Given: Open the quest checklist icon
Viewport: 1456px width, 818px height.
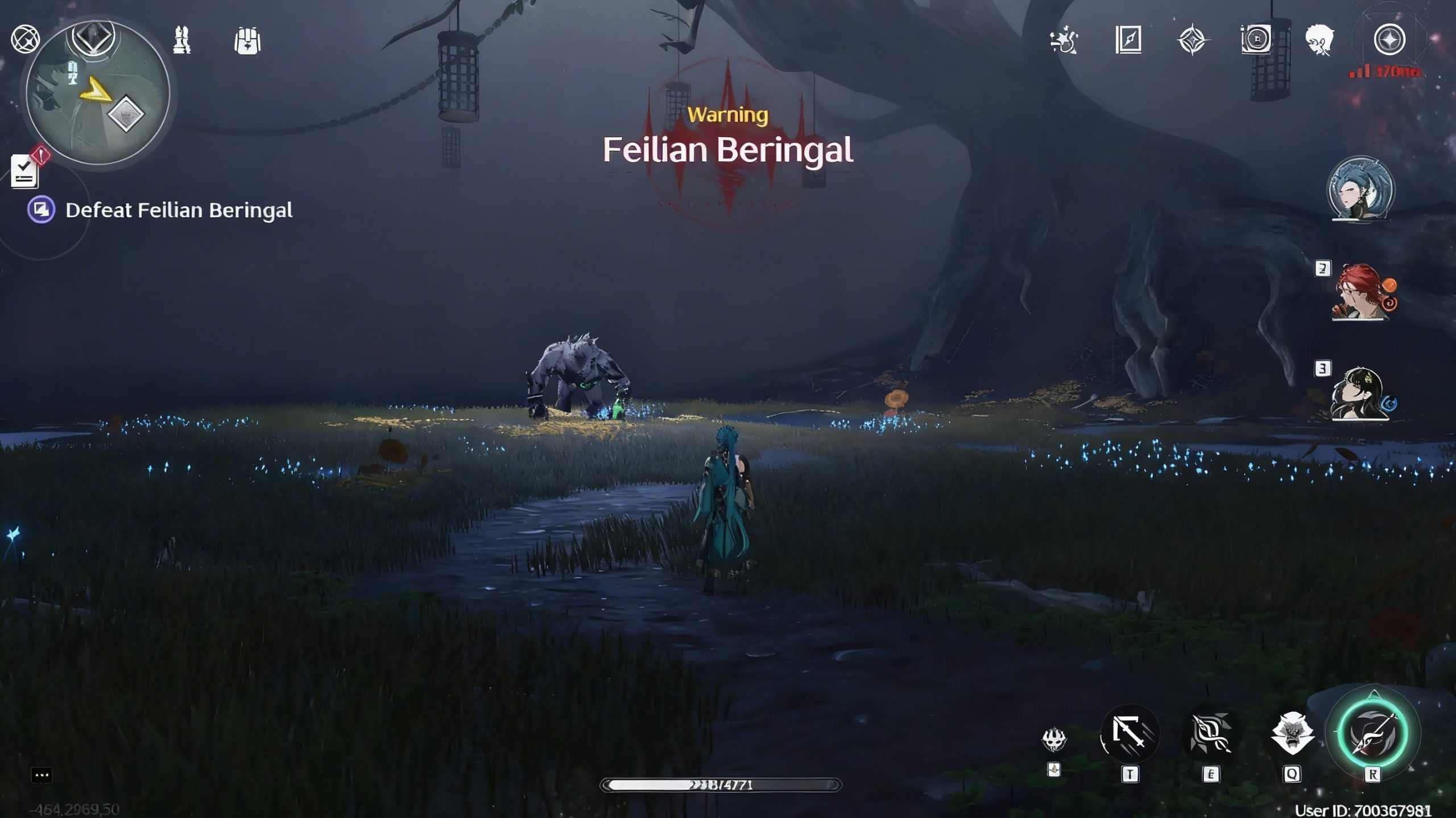Looking at the screenshot, I should tap(25, 171).
